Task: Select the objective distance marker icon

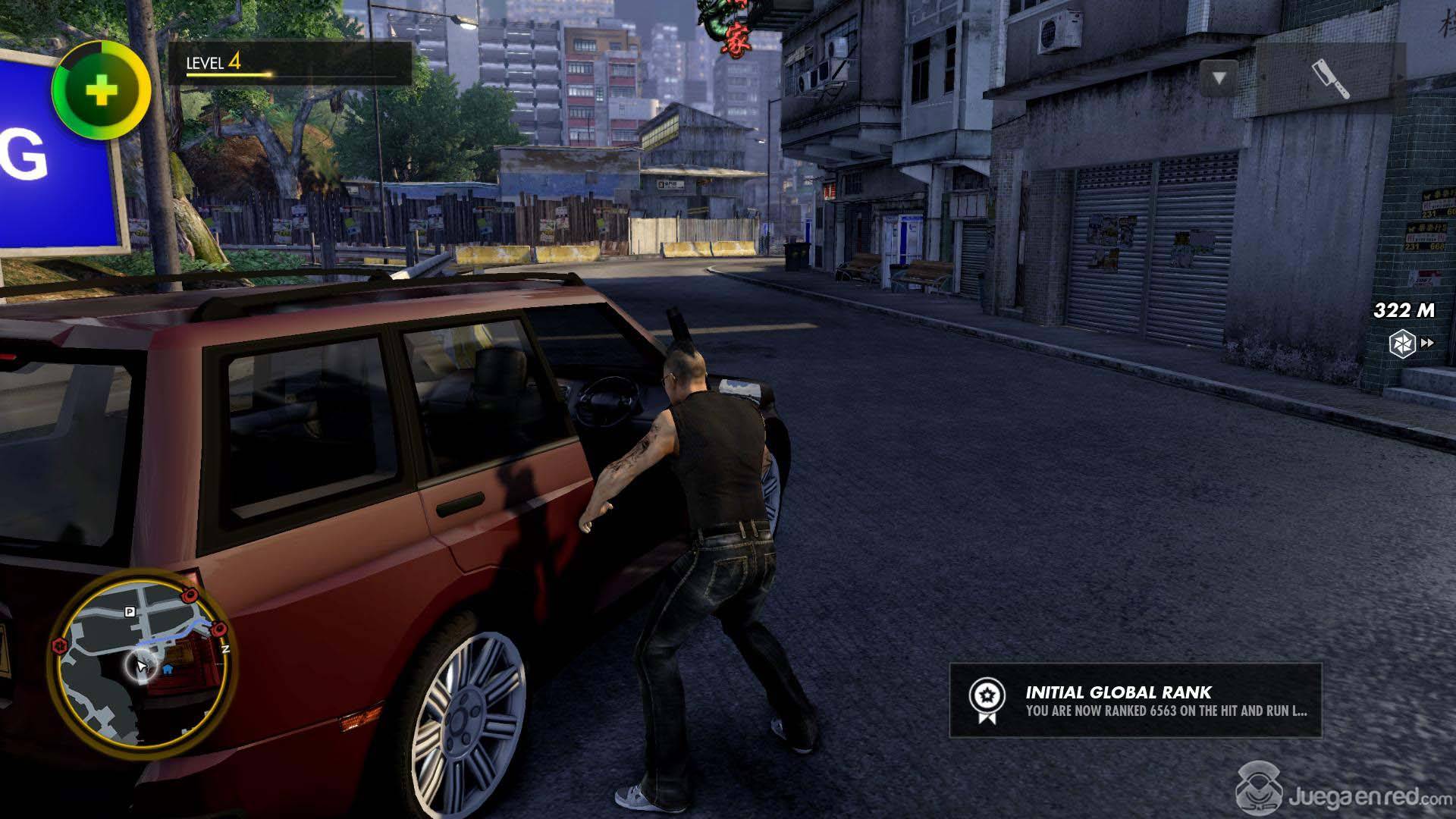Action: click(x=1402, y=344)
